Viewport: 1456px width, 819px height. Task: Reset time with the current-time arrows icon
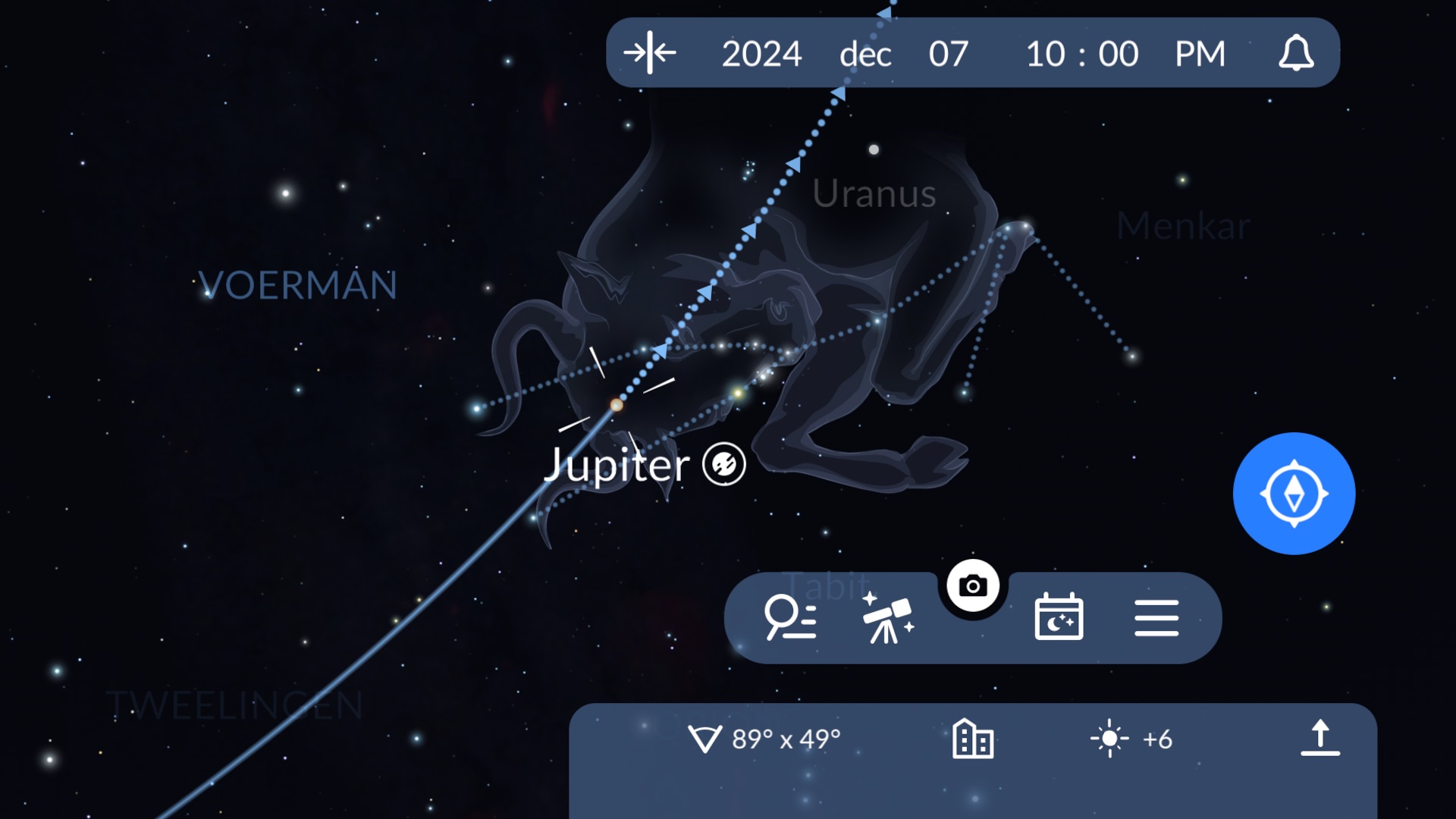pos(650,53)
